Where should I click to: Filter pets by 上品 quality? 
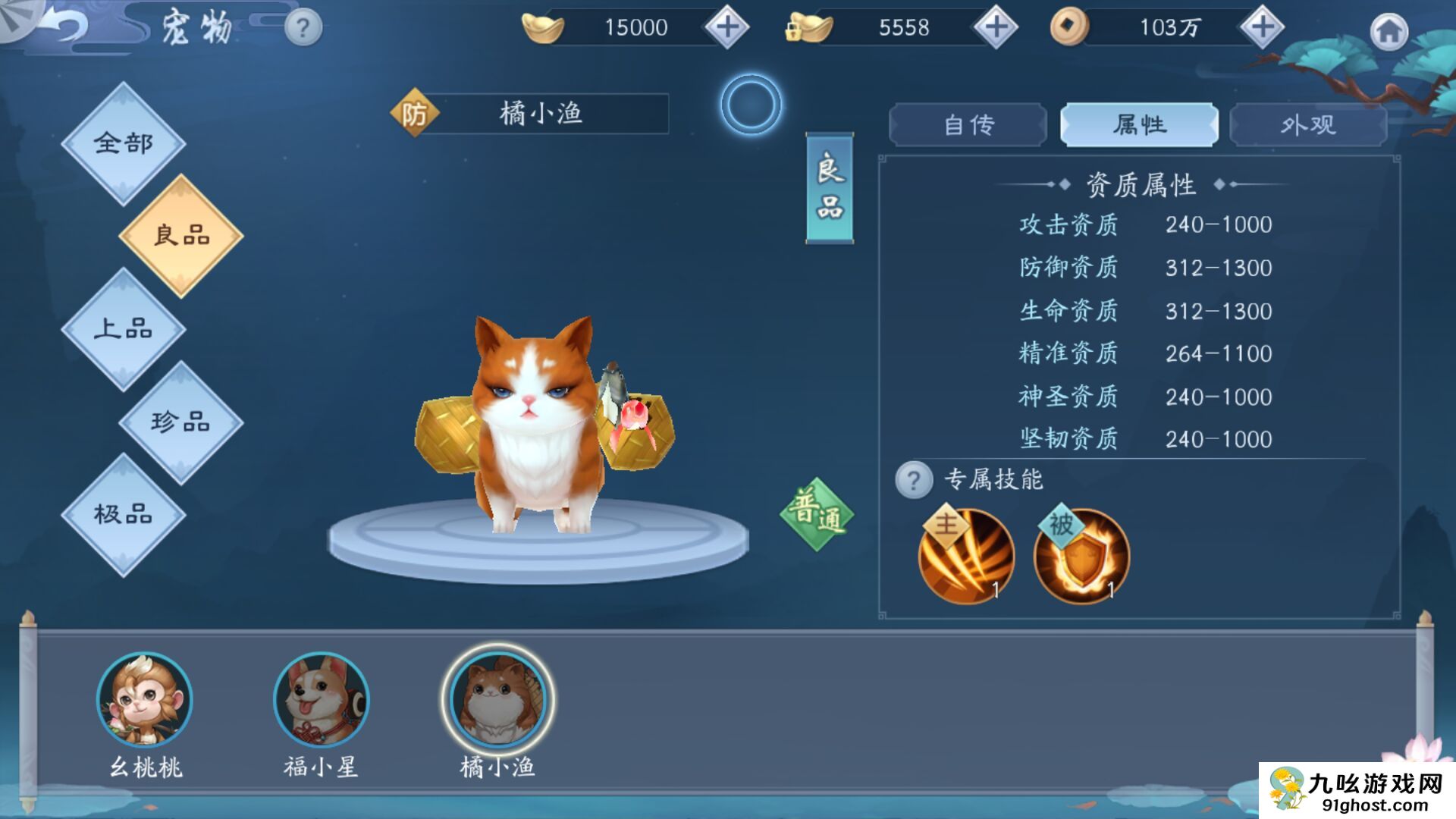(124, 329)
